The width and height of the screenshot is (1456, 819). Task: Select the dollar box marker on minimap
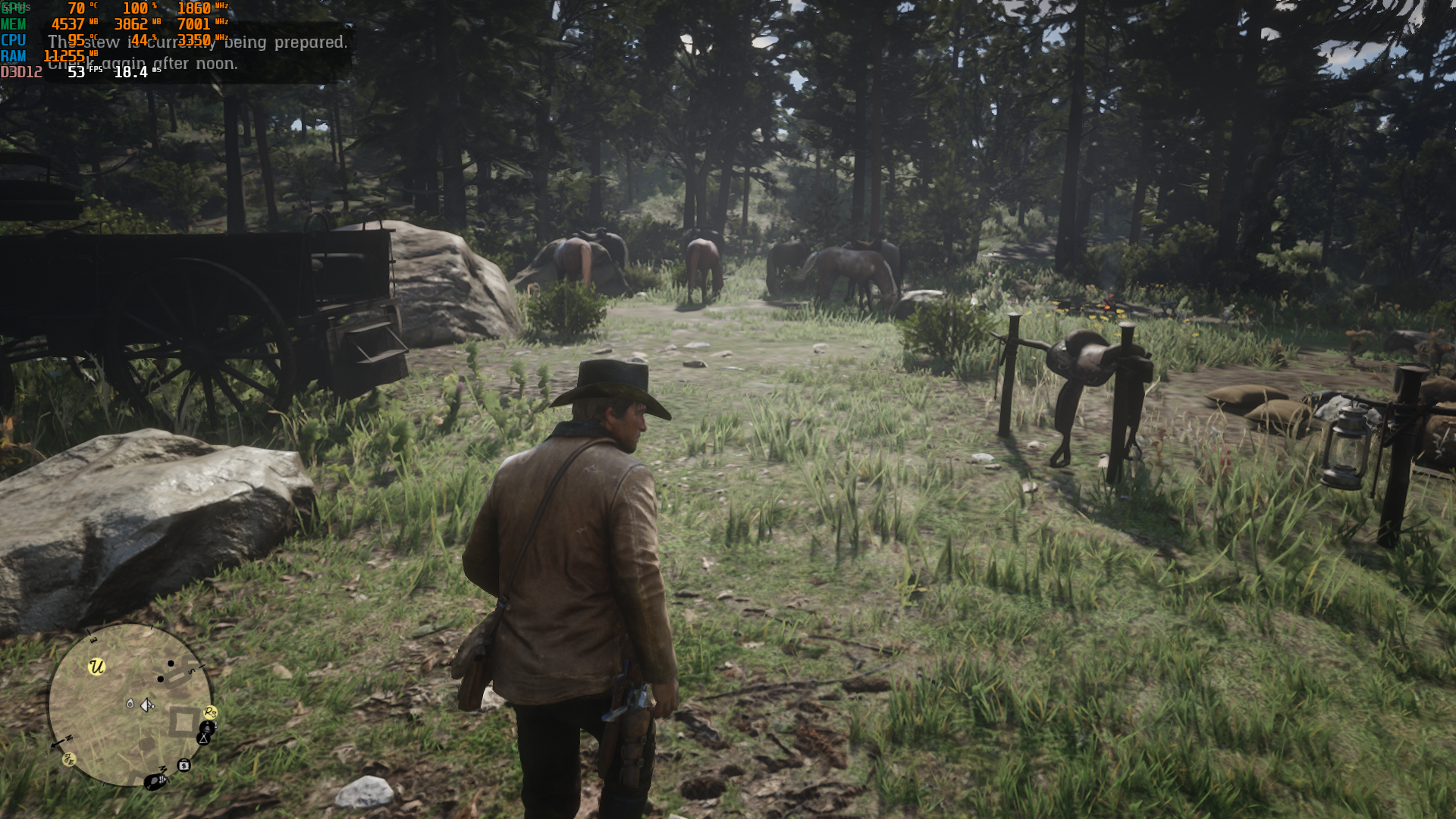pyautogui.click(x=184, y=765)
